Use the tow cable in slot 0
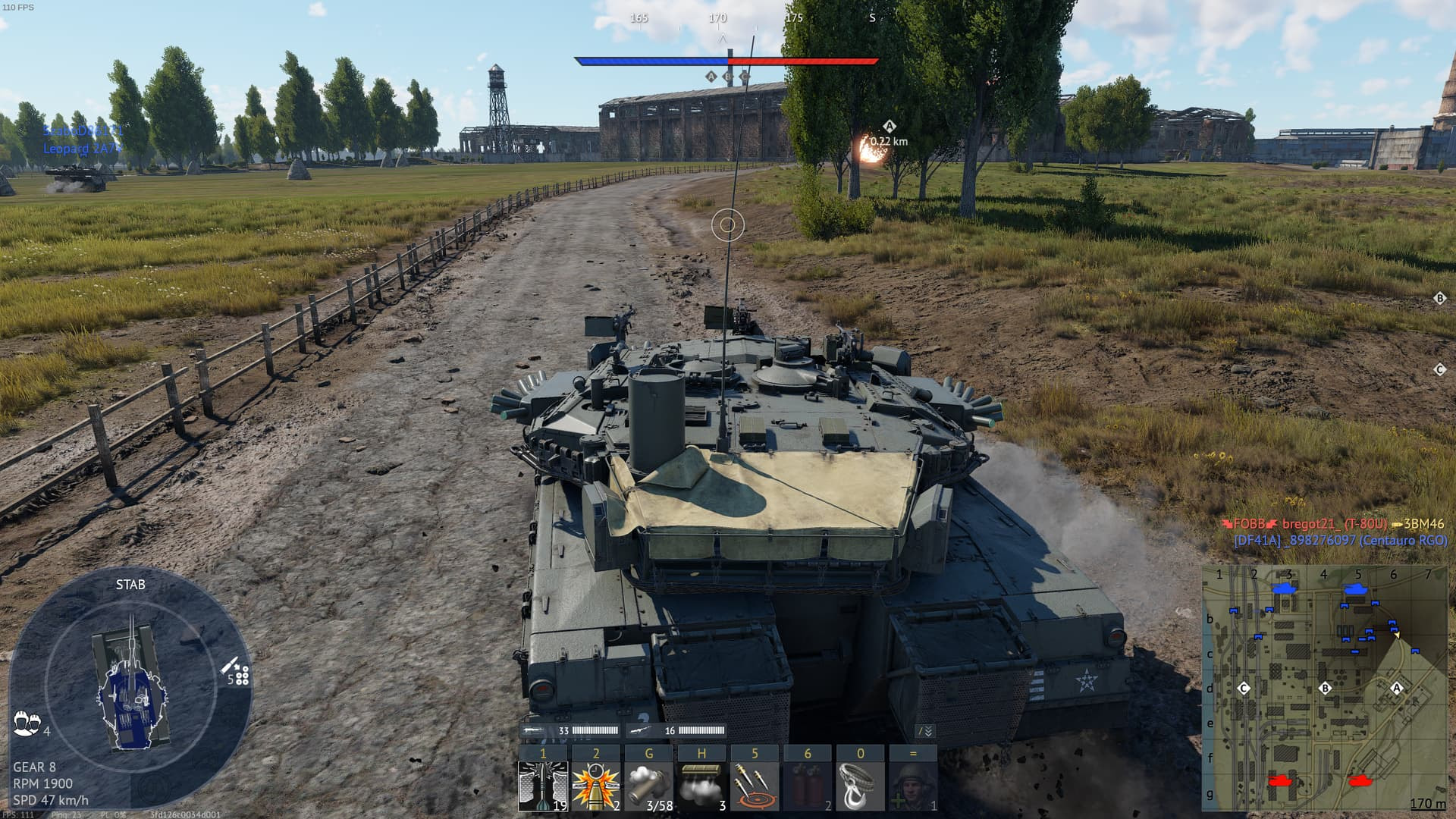This screenshot has width=1456, height=819. click(x=860, y=785)
